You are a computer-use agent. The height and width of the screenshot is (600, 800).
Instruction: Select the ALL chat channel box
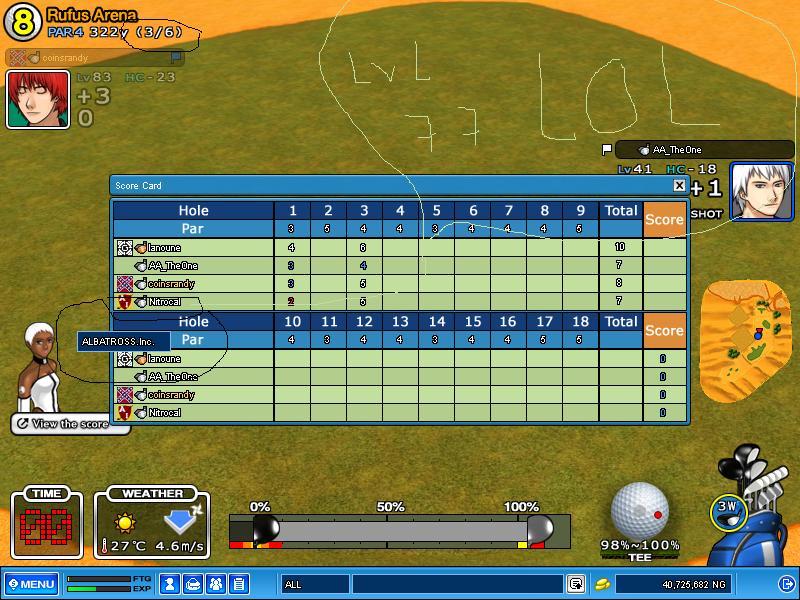click(314, 584)
